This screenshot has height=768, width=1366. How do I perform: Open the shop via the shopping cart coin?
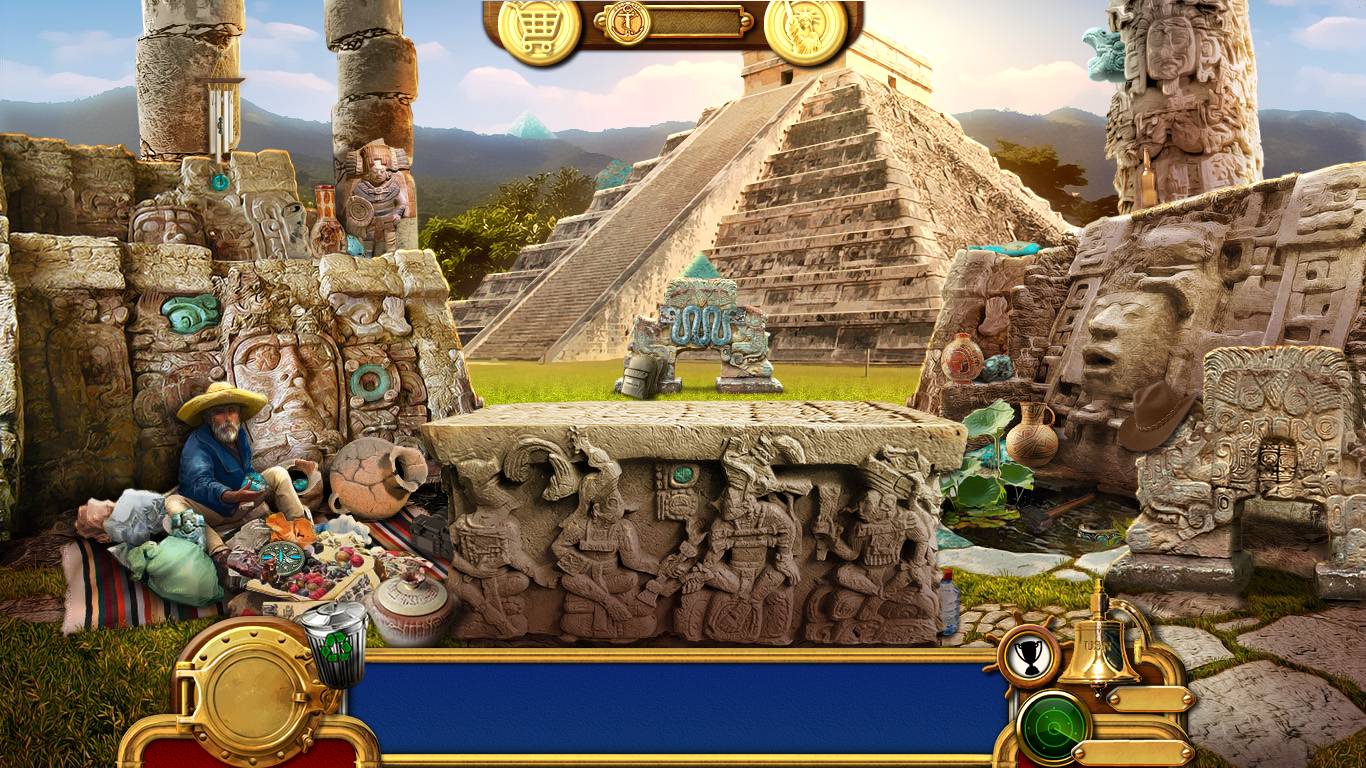click(539, 30)
